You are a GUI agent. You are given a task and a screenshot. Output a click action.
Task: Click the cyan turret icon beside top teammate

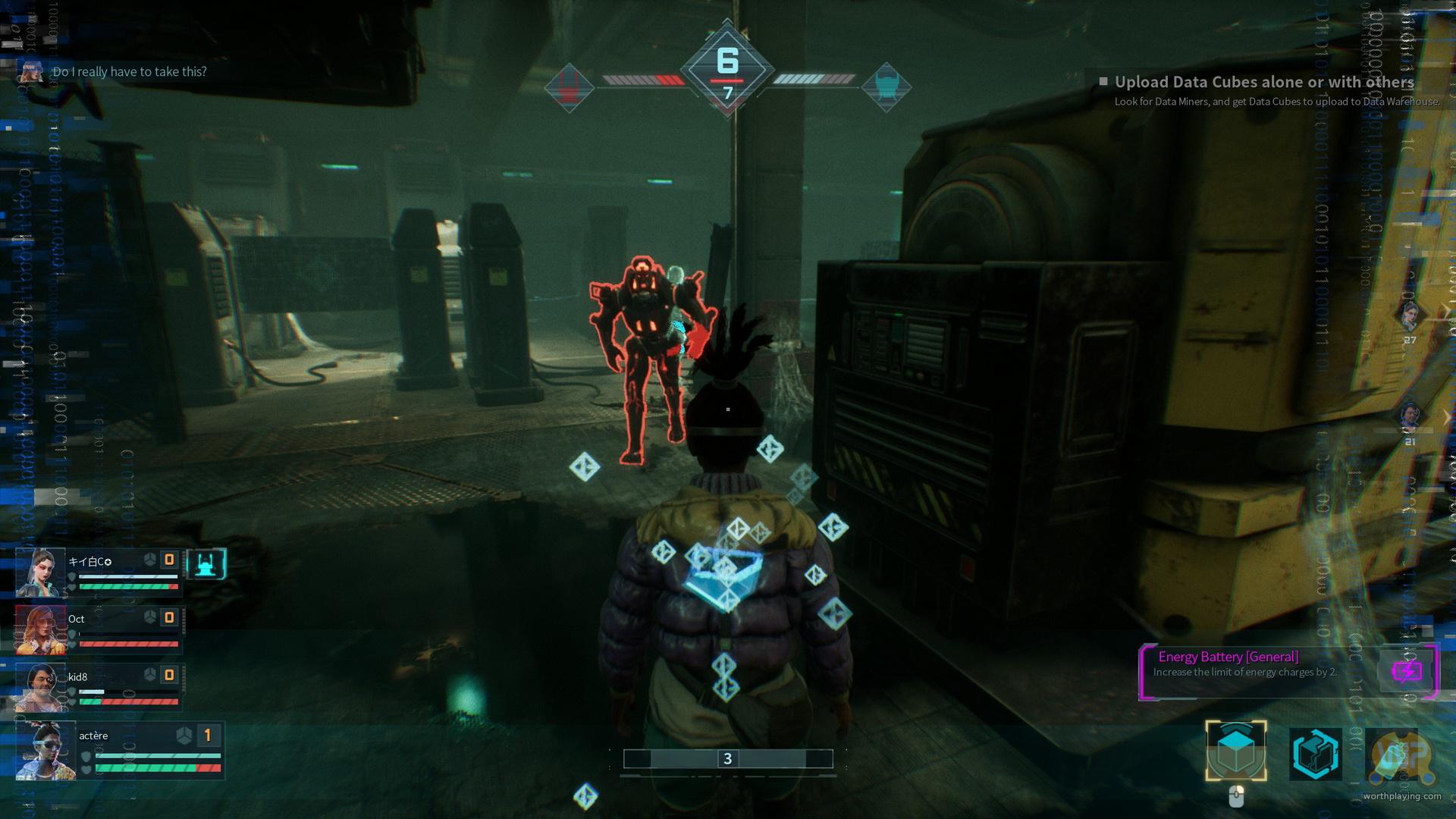point(206,564)
